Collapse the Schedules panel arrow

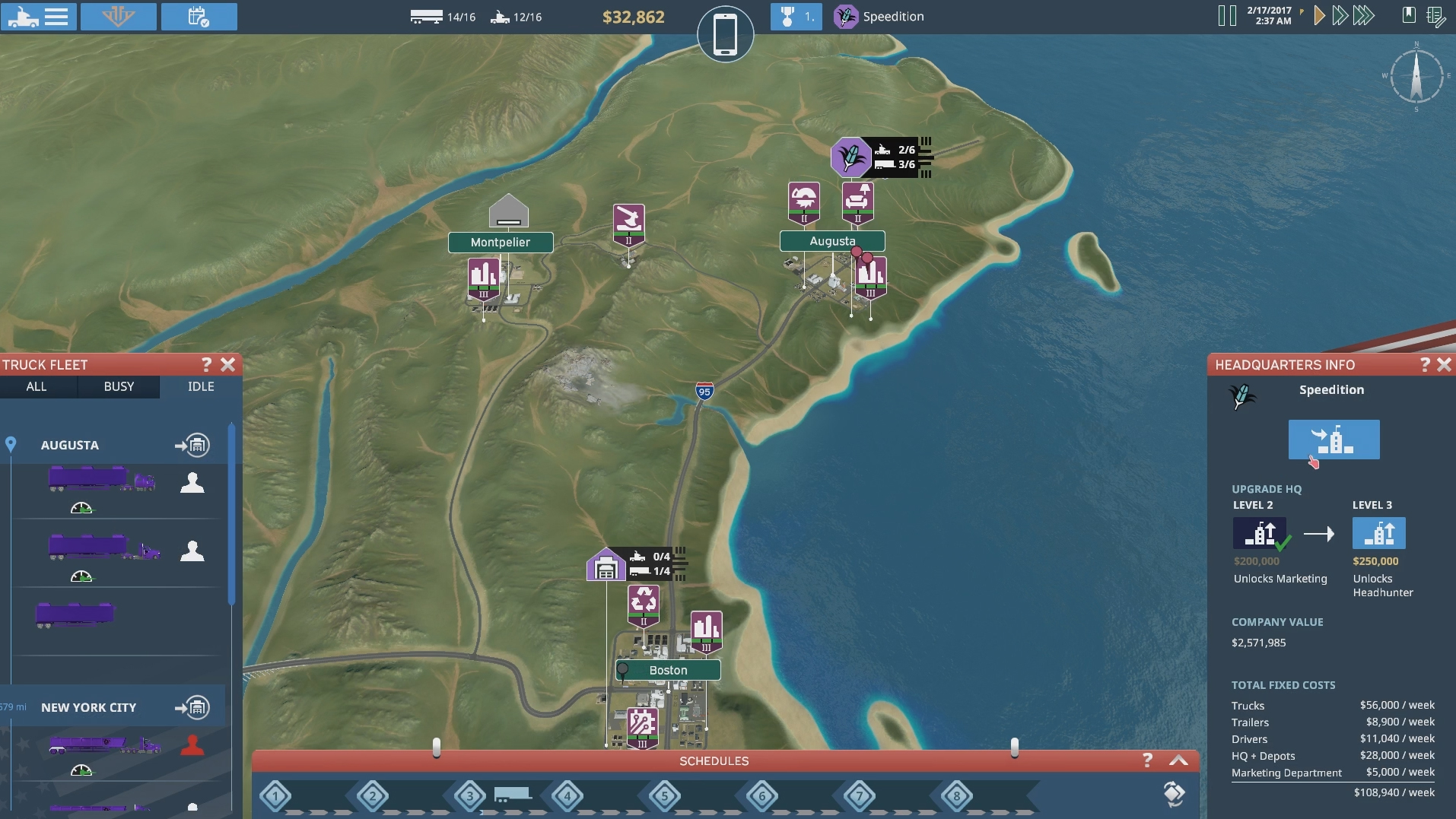(x=1178, y=760)
